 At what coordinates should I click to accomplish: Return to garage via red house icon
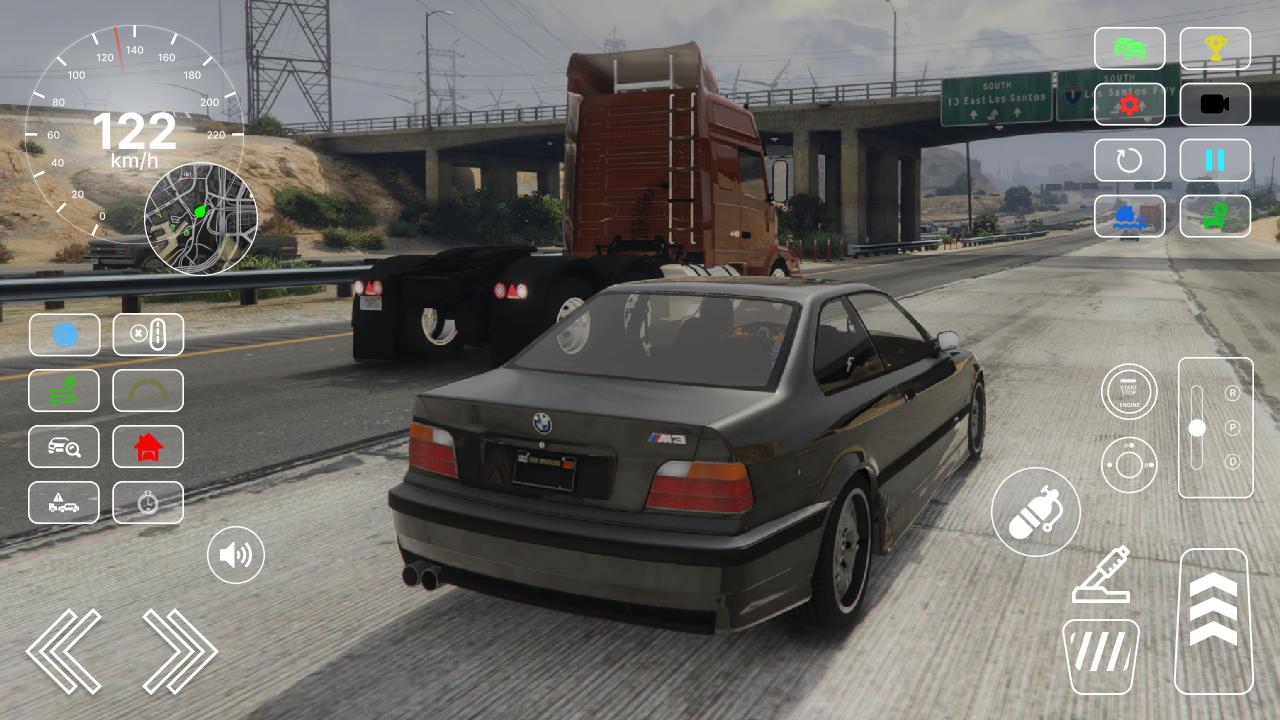tap(148, 447)
